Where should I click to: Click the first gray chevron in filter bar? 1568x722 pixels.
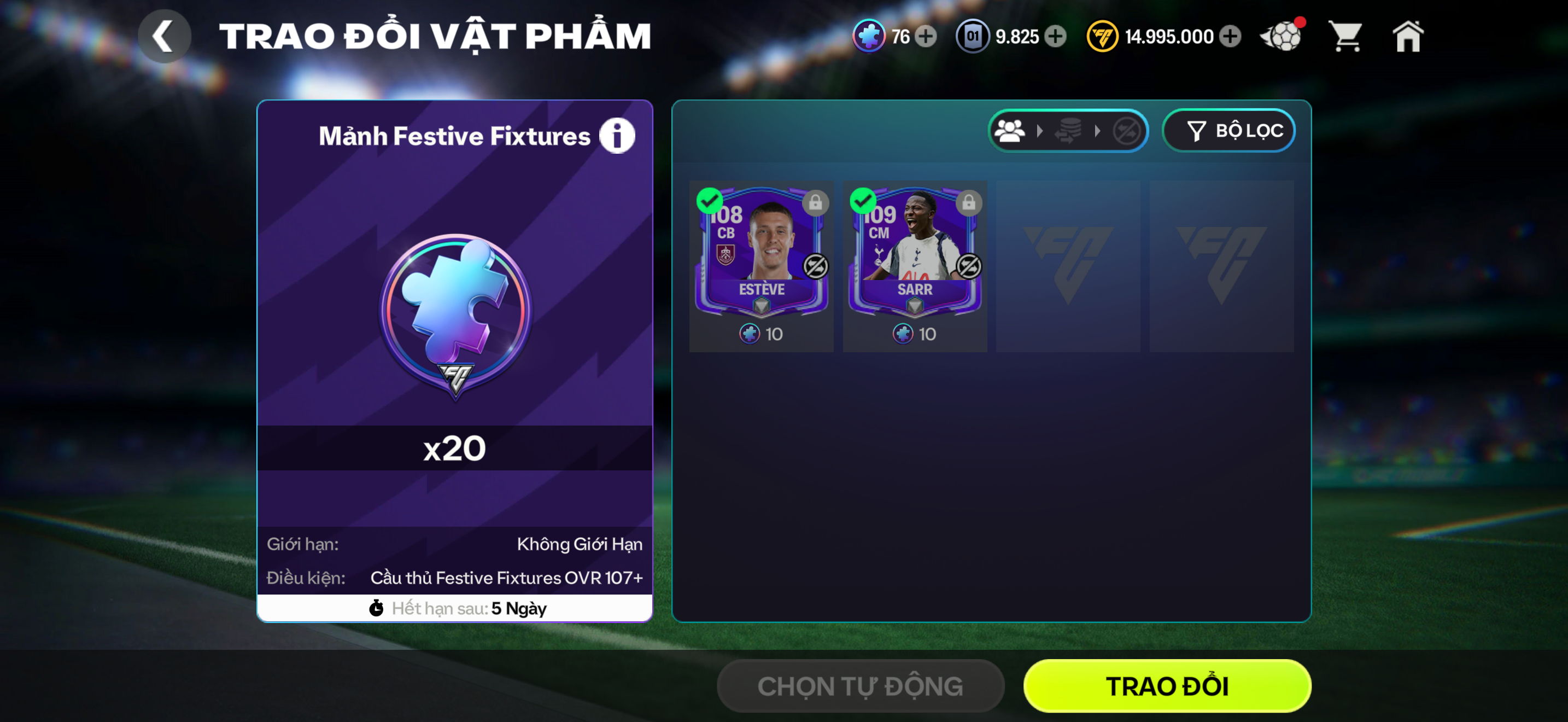1039,130
